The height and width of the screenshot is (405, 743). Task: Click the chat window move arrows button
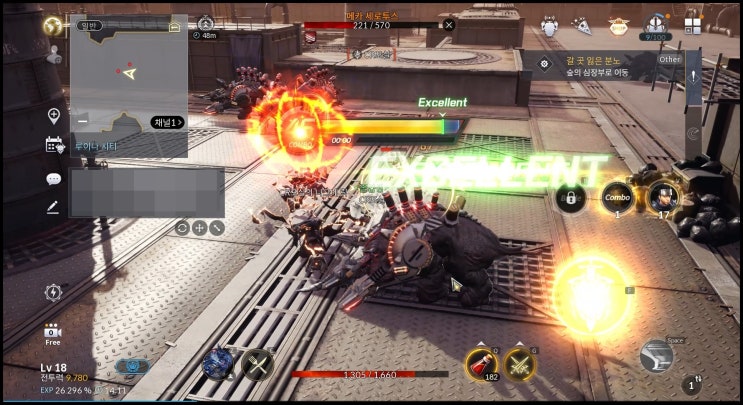point(199,227)
